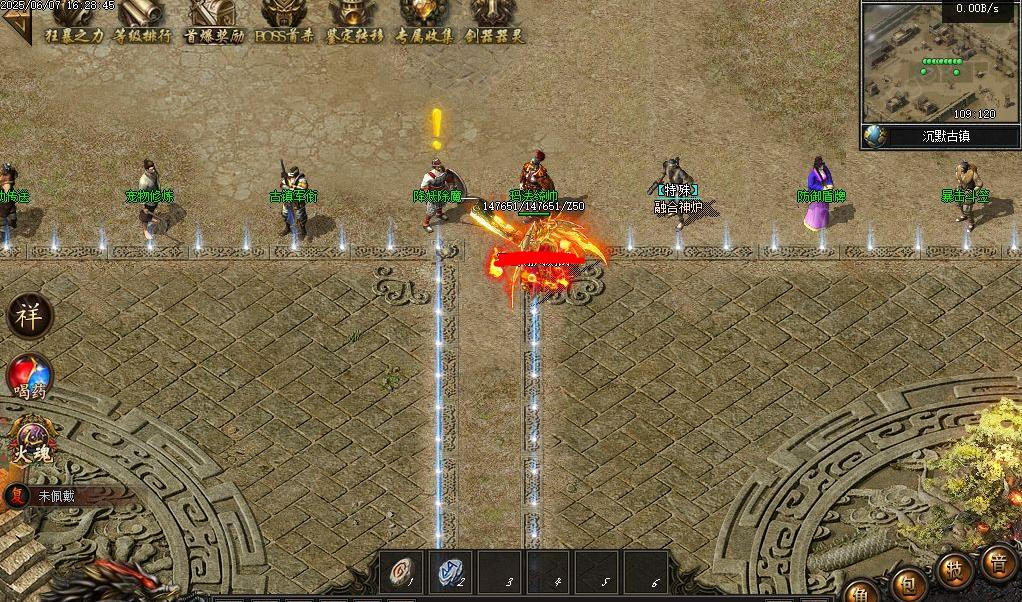Image resolution: width=1022 pixels, height=602 pixels.
Task: Click the red 复 button labeled 未佩戴
Action: point(17,495)
